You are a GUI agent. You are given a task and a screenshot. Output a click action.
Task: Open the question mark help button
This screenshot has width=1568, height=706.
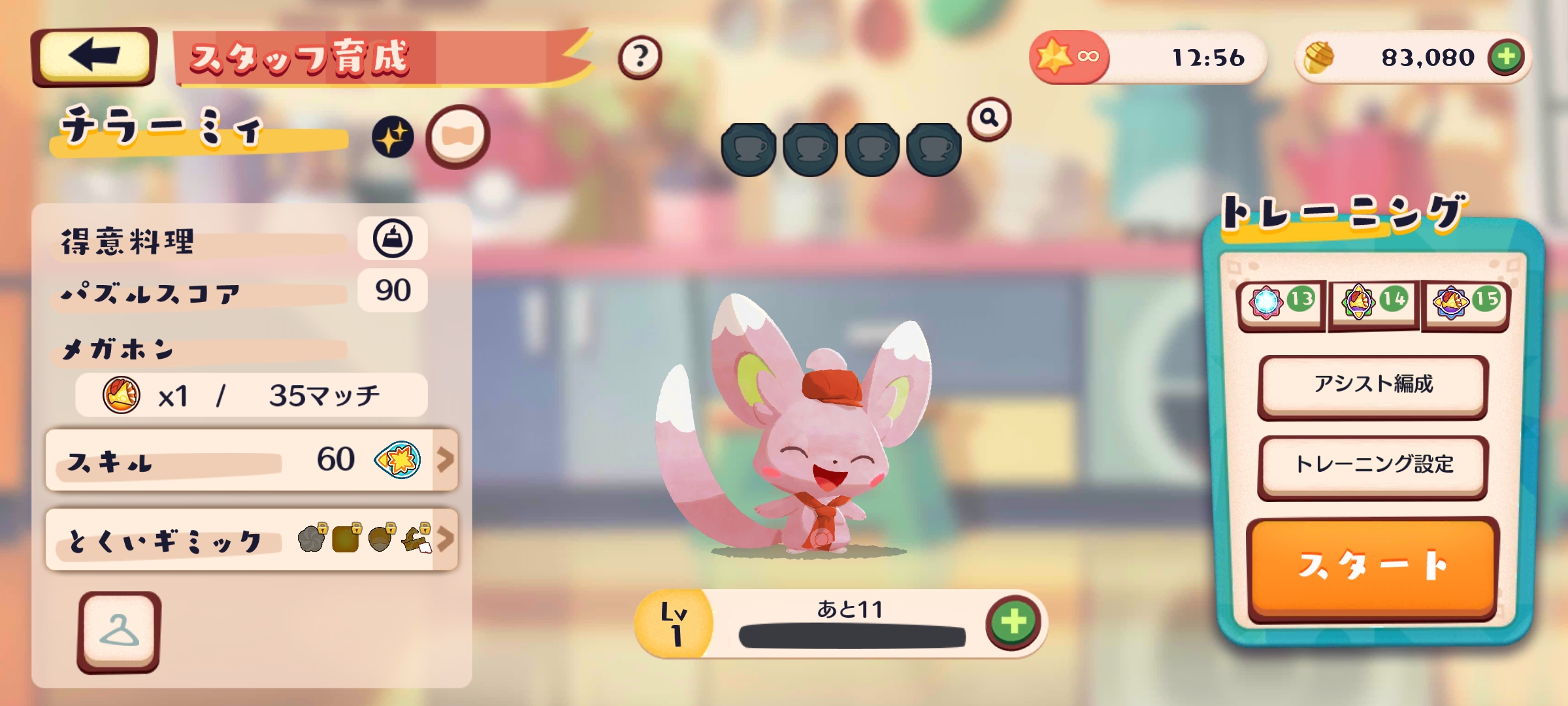tap(640, 58)
